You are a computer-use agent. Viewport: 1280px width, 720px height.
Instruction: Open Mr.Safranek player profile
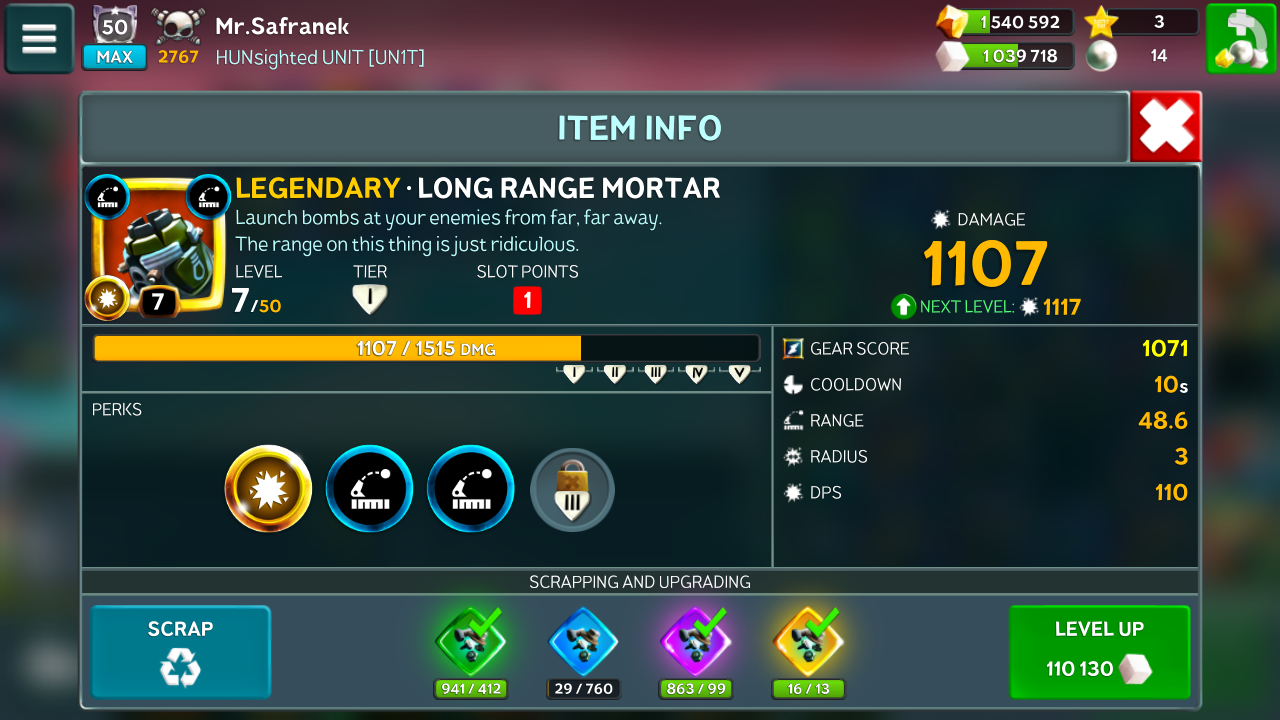[x=282, y=26]
